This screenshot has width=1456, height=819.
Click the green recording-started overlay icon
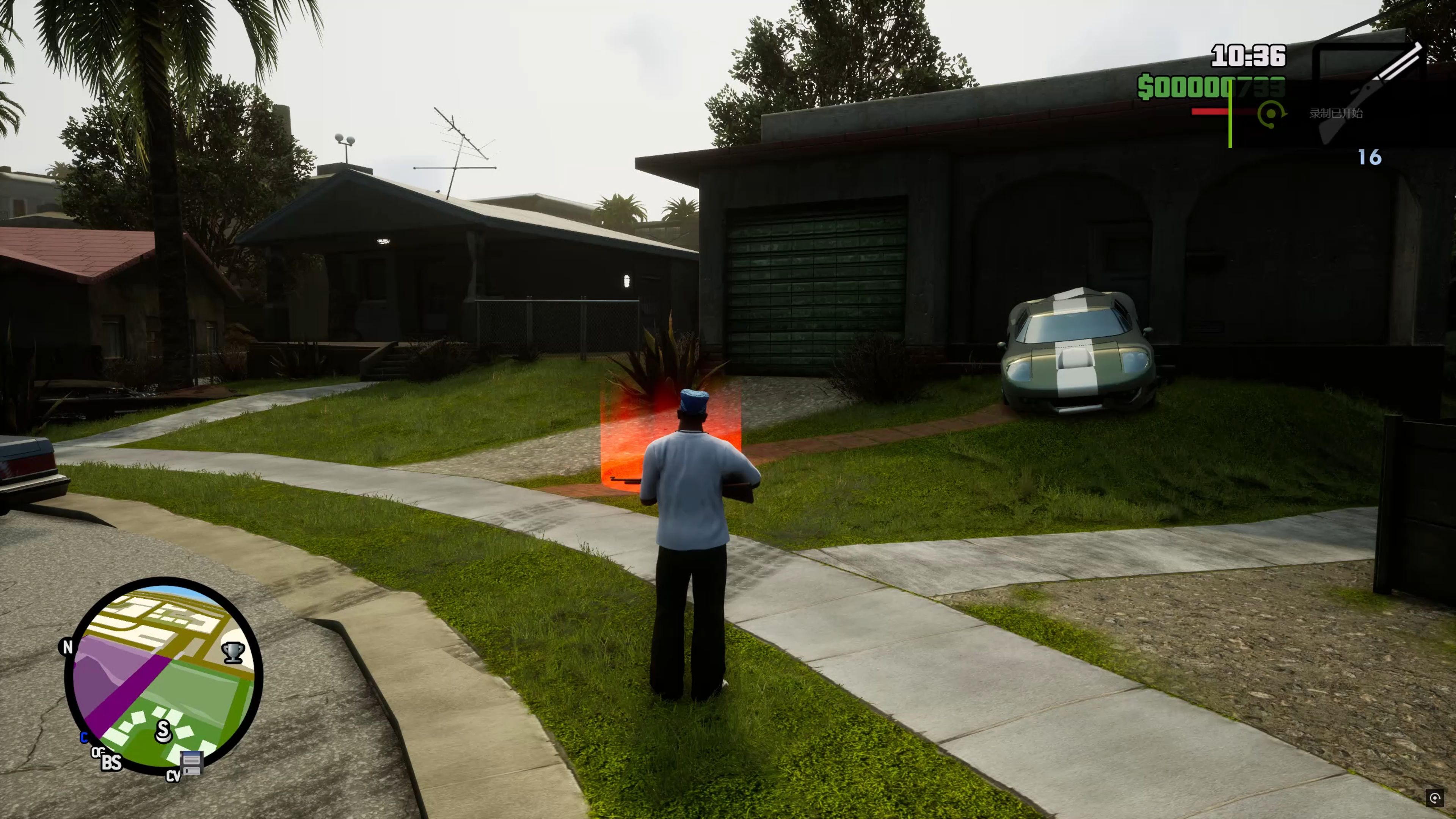[1271, 114]
